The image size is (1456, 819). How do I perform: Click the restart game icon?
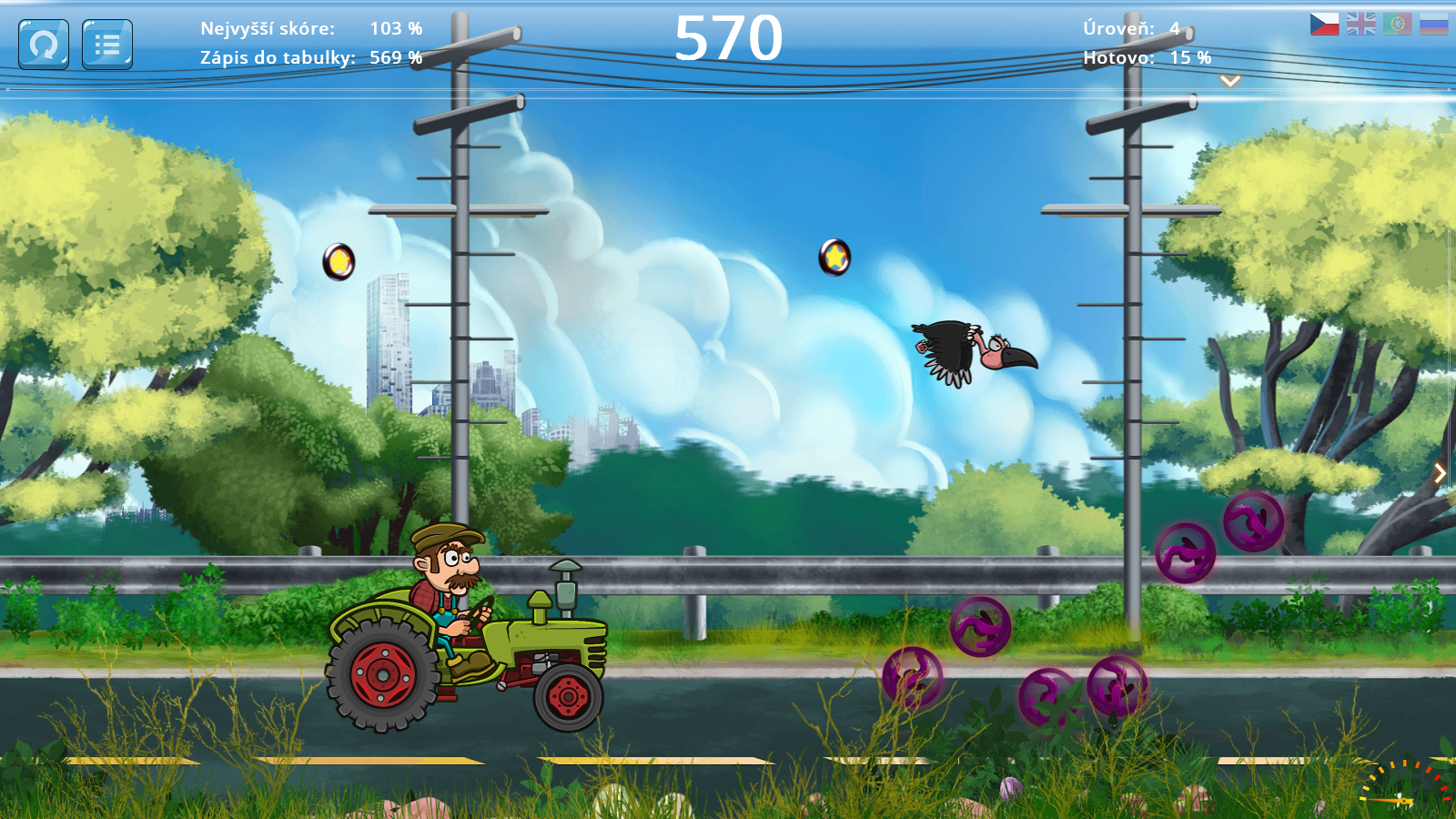point(43,44)
